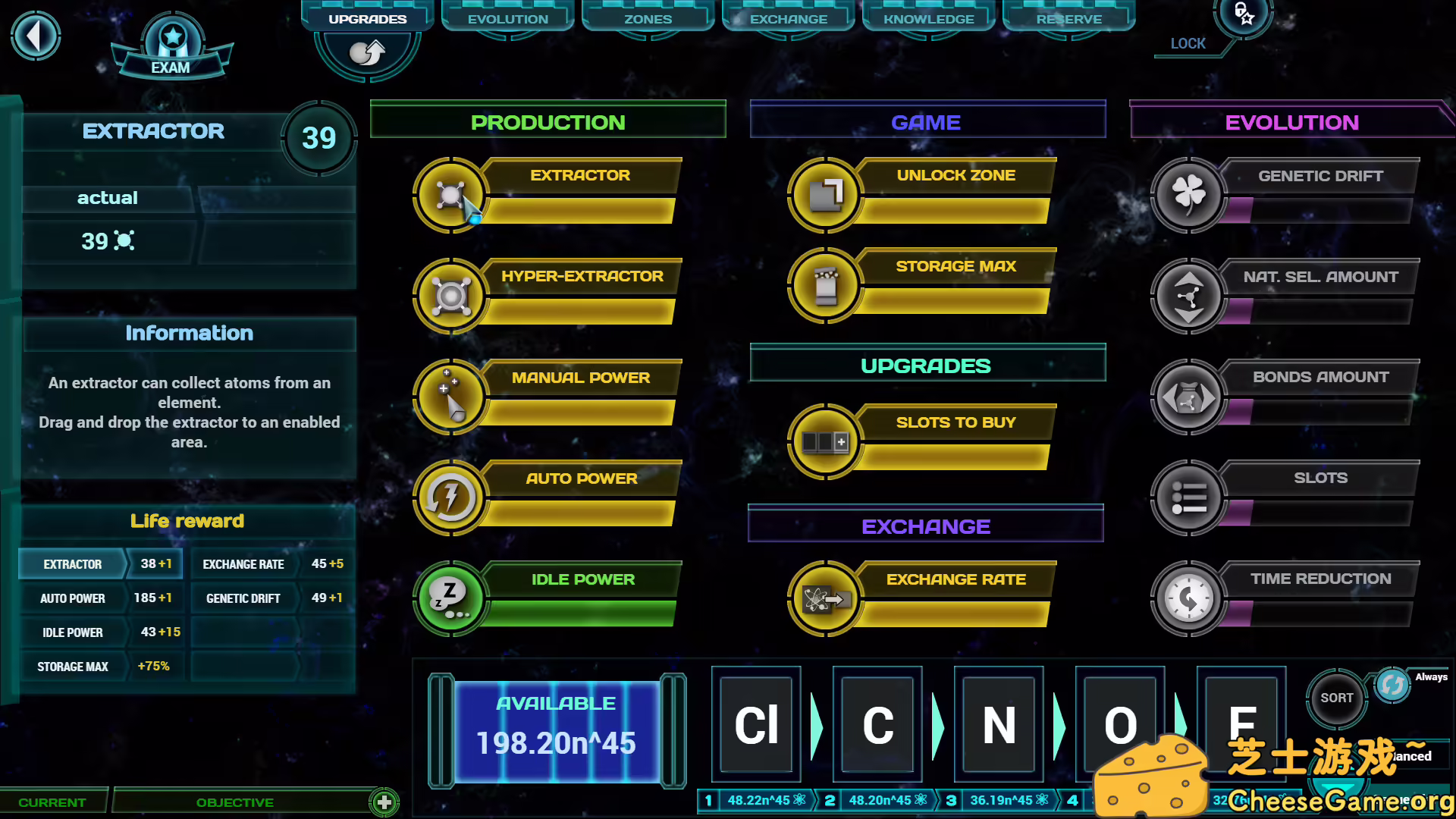Select the Auto Power lightning icon
The width and height of the screenshot is (1456, 819).
point(450,497)
